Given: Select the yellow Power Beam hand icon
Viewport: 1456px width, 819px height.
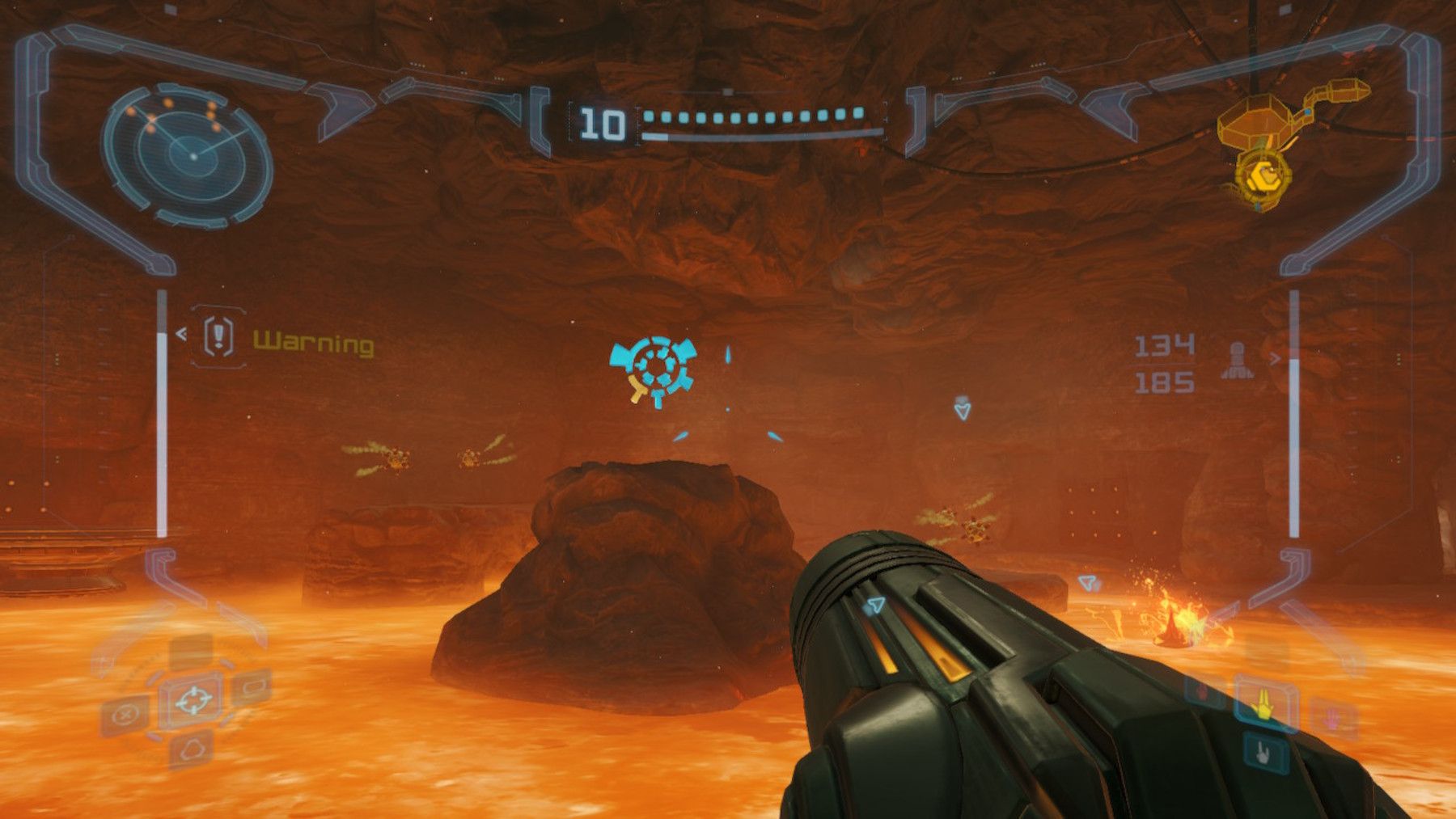Looking at the screenshot, I should [1264, 705].
